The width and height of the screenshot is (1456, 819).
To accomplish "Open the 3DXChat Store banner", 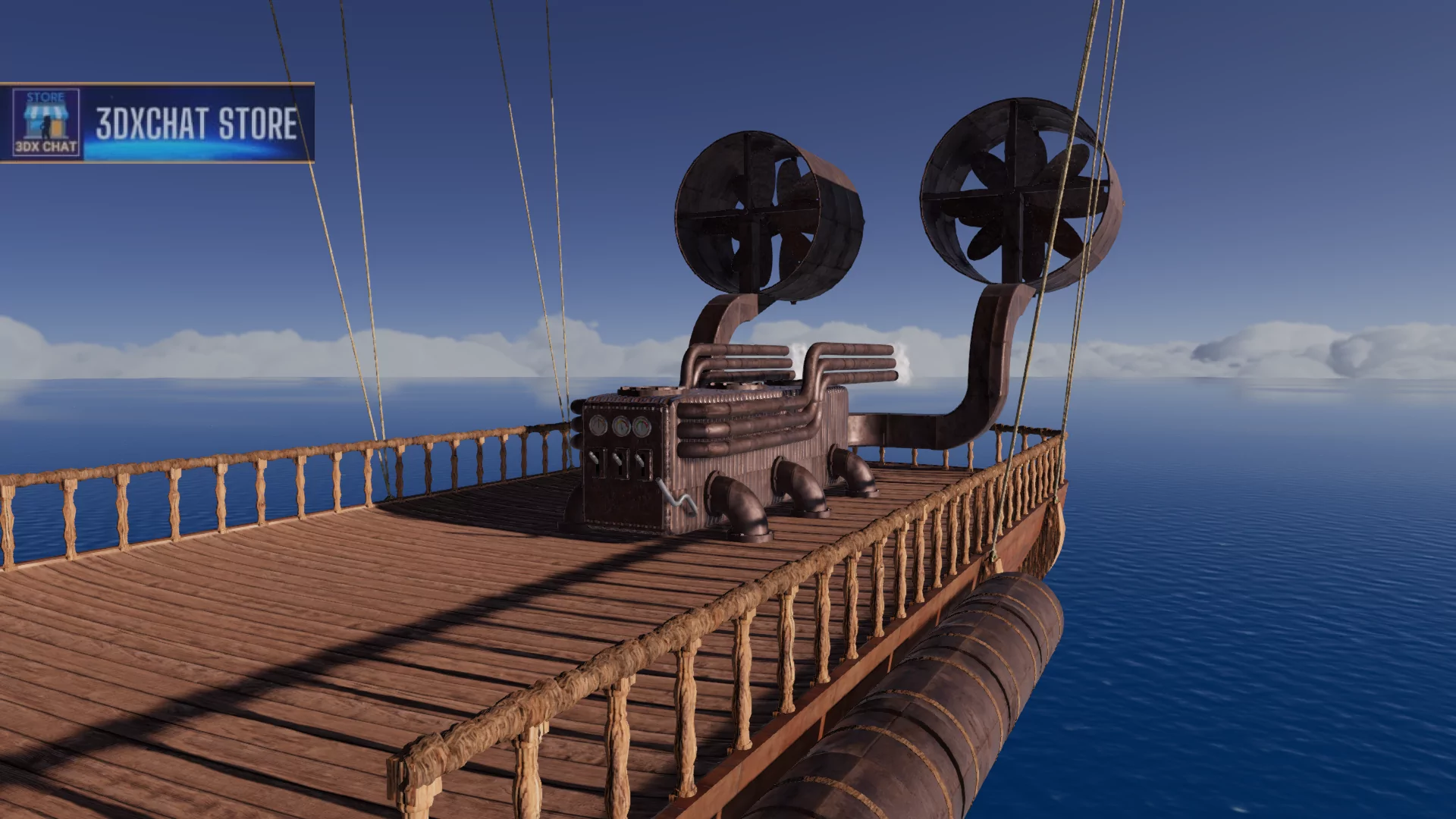I will 158,123.
